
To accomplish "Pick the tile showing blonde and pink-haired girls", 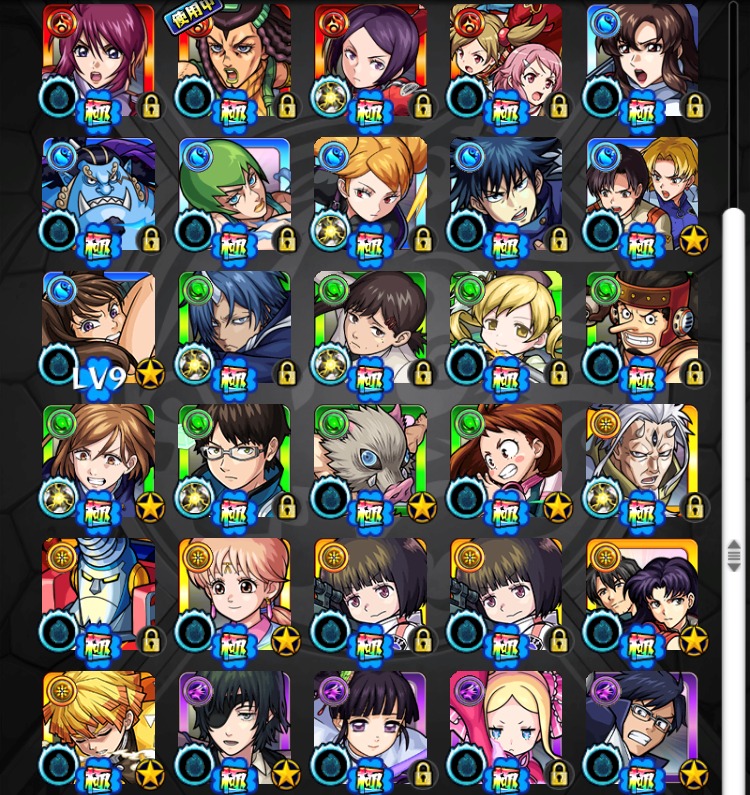I will point(507,60).
